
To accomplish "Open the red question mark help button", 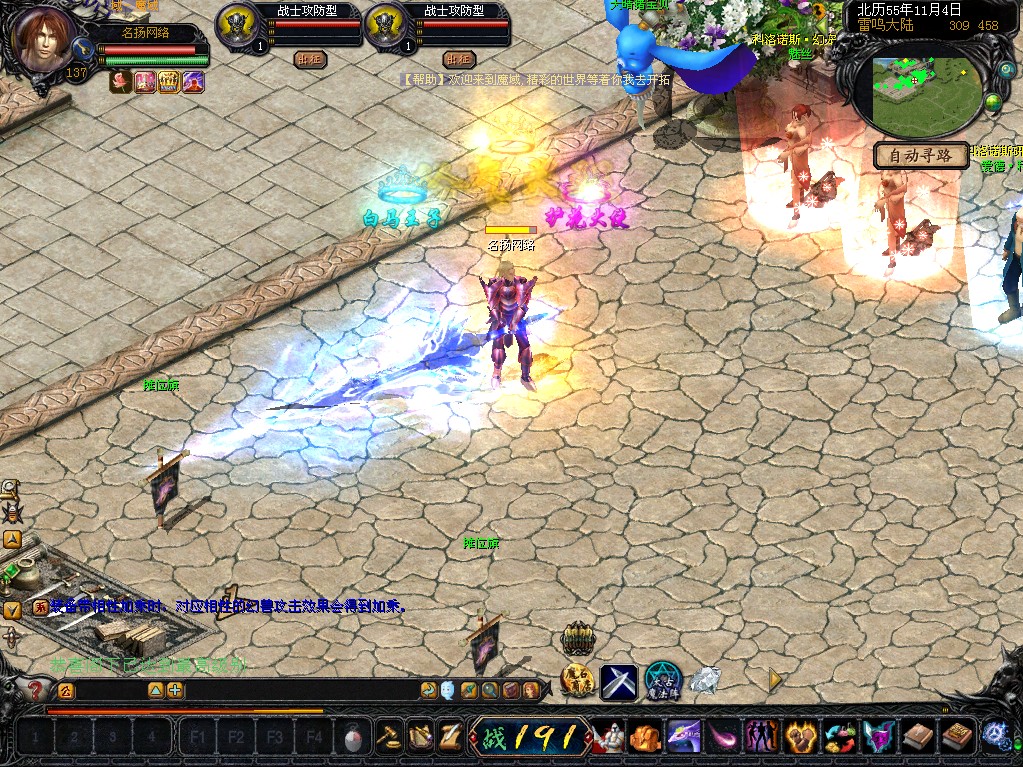I will click(36, 690).
